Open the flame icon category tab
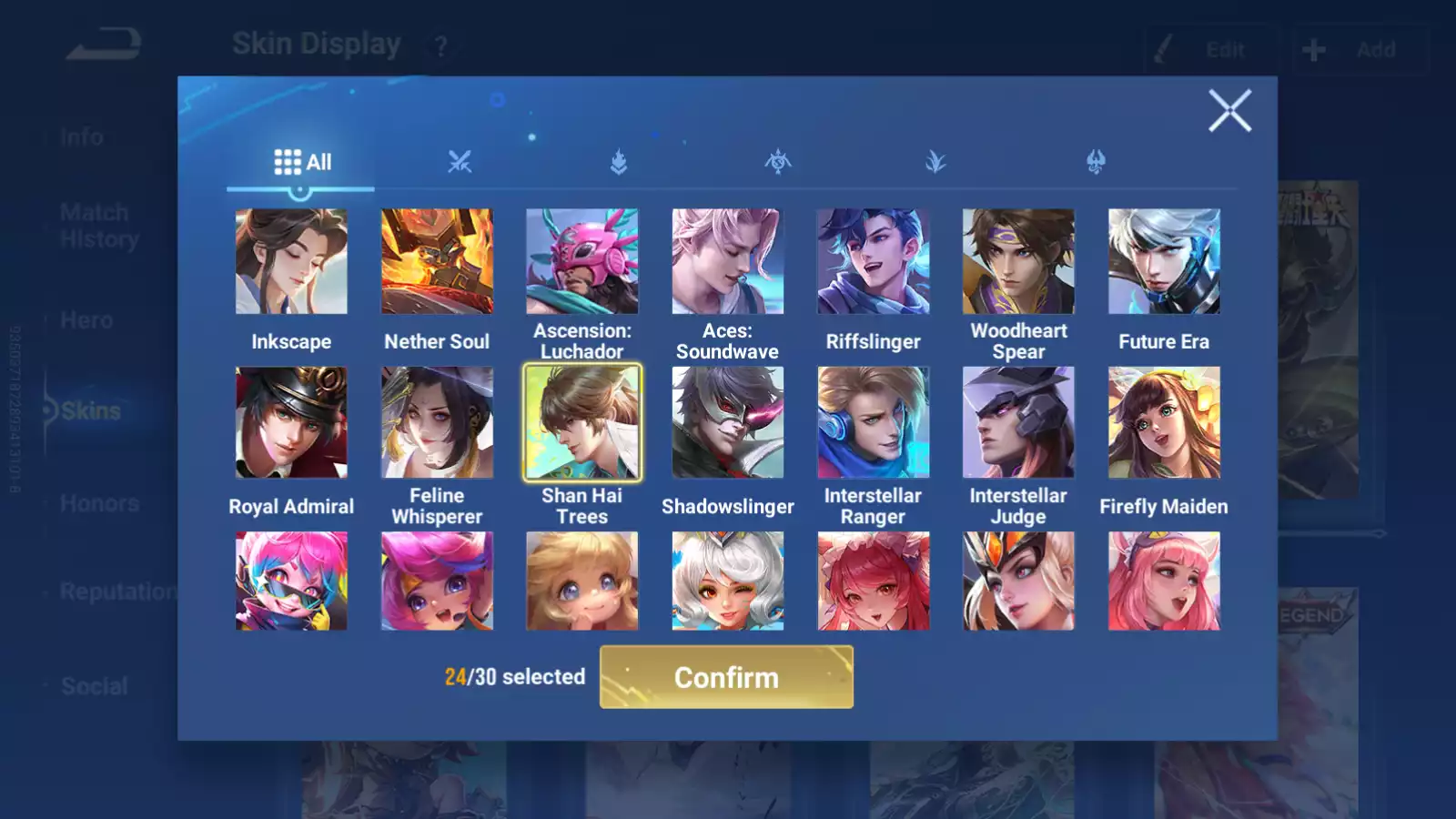 pyautogui.click(x=619, y=162)
